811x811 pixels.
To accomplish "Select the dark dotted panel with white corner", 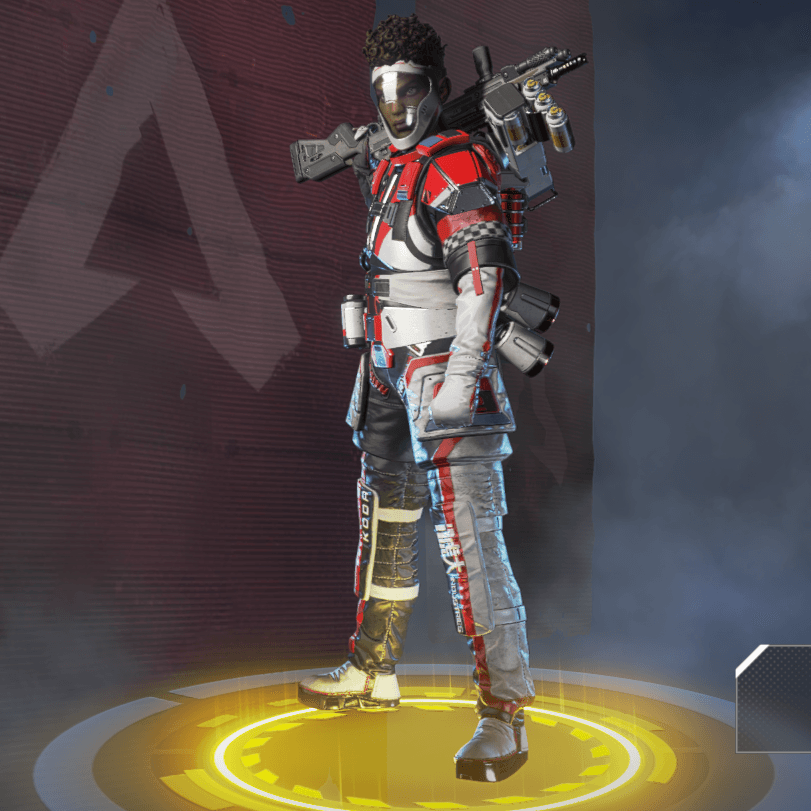I will [x=776, y=699].
